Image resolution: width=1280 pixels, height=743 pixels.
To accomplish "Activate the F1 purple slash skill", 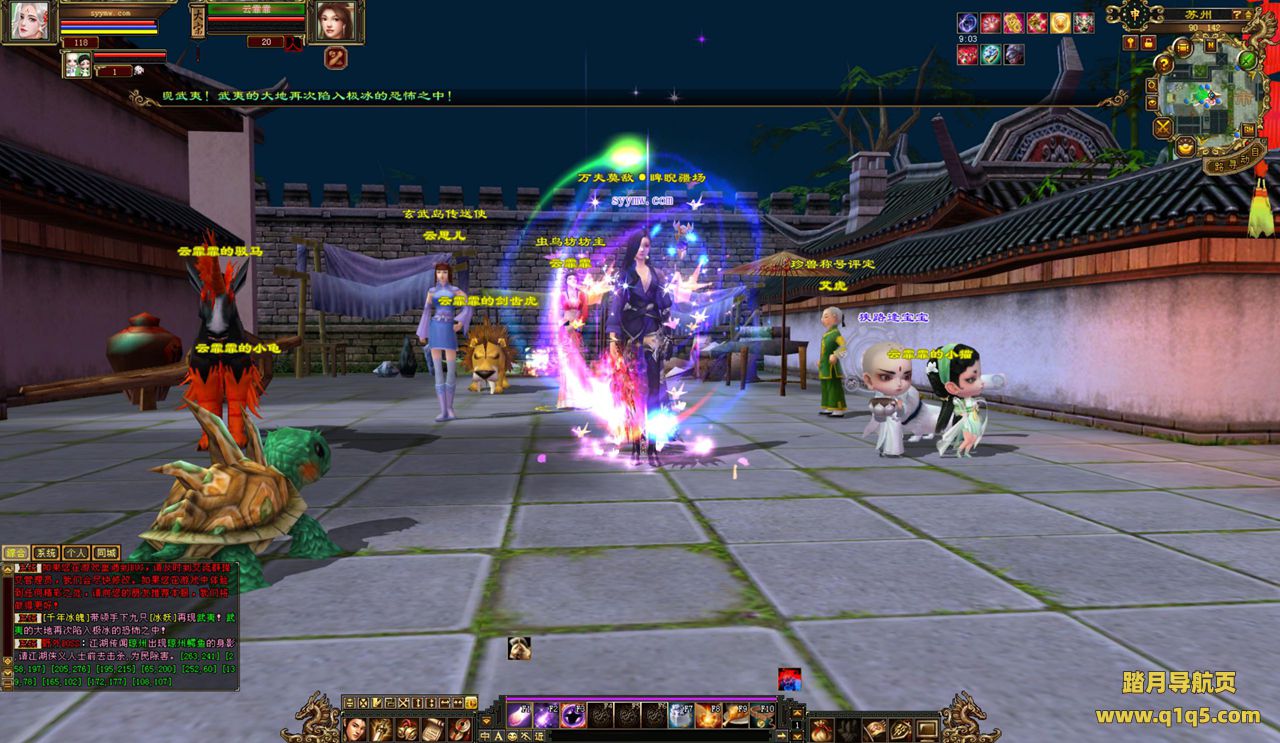I will click(519, 715).
